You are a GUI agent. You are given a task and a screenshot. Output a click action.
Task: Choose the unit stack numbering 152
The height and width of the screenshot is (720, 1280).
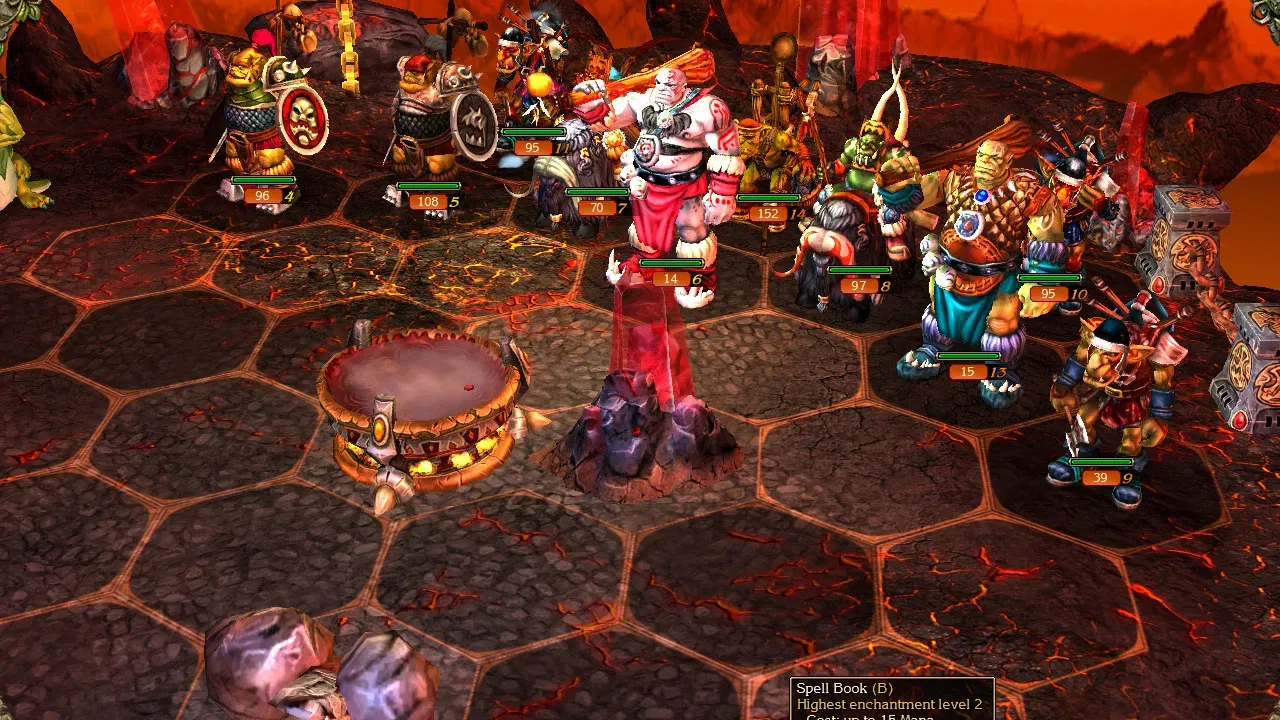pyautogui.click(x=768, y=160)
